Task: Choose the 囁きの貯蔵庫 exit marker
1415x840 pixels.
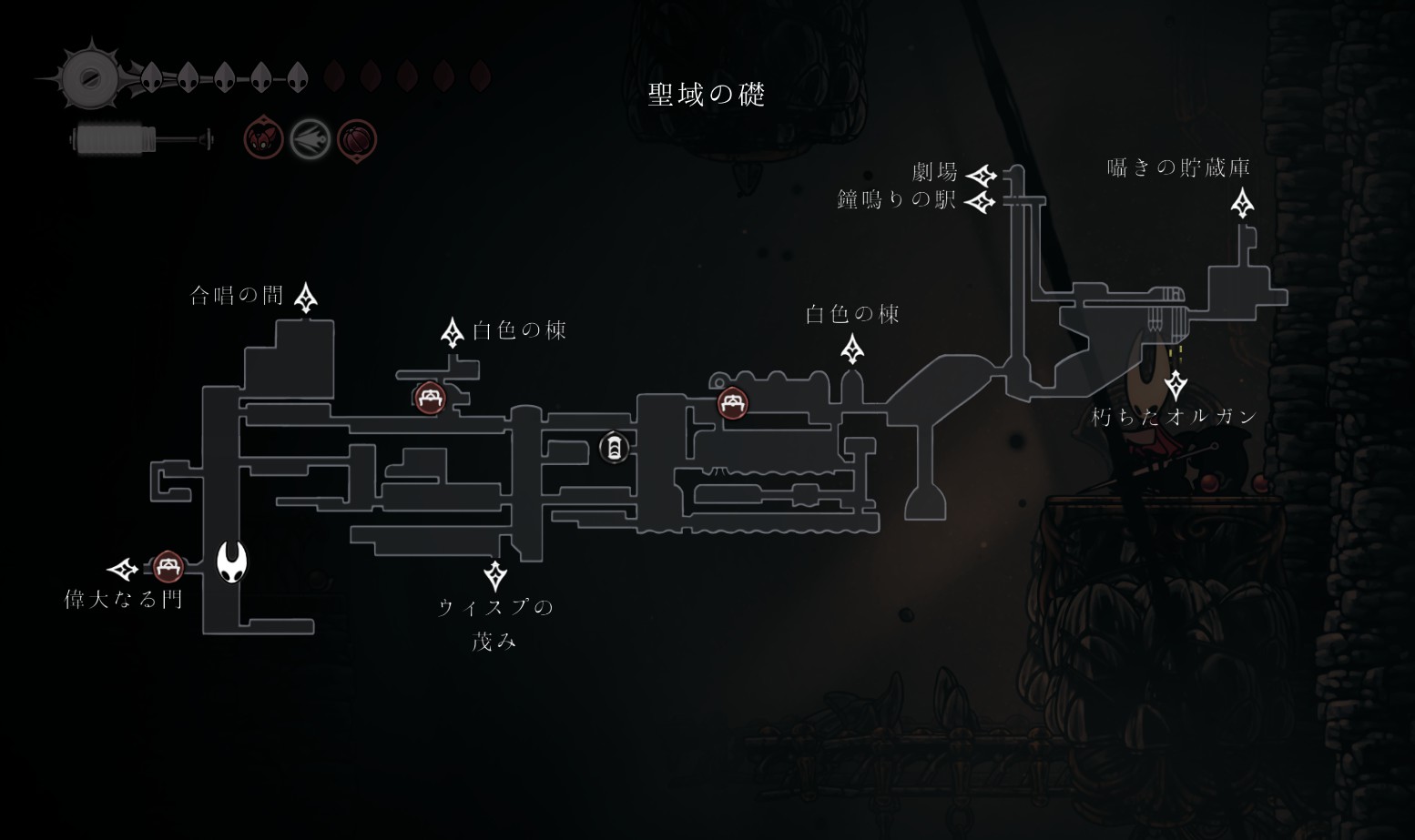Action: pyautogui.click(x=1242, y=203)
